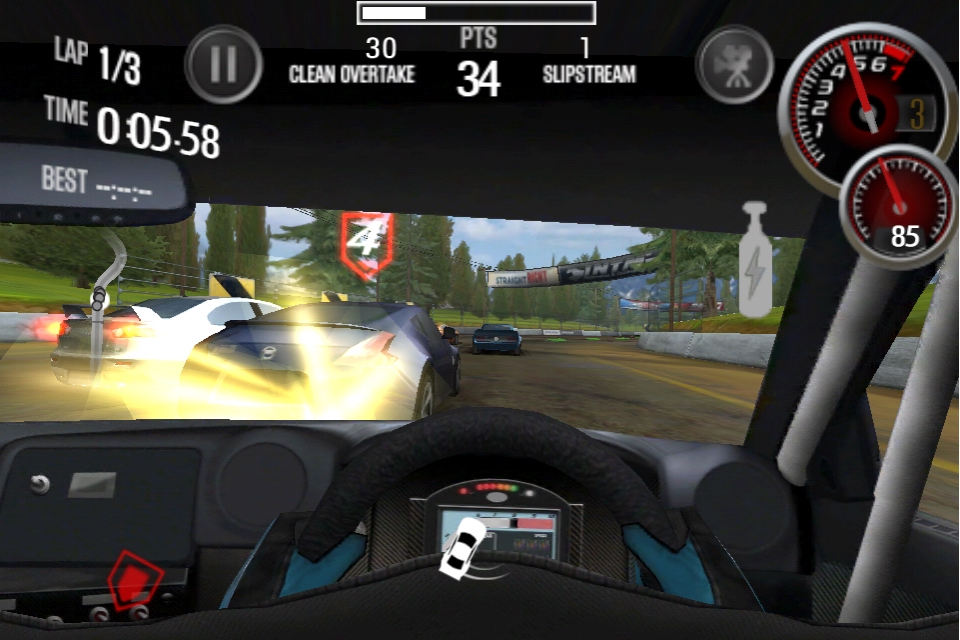Screen dimensions: 960x640
Task: Pause the race
Action: coord(224,64)
